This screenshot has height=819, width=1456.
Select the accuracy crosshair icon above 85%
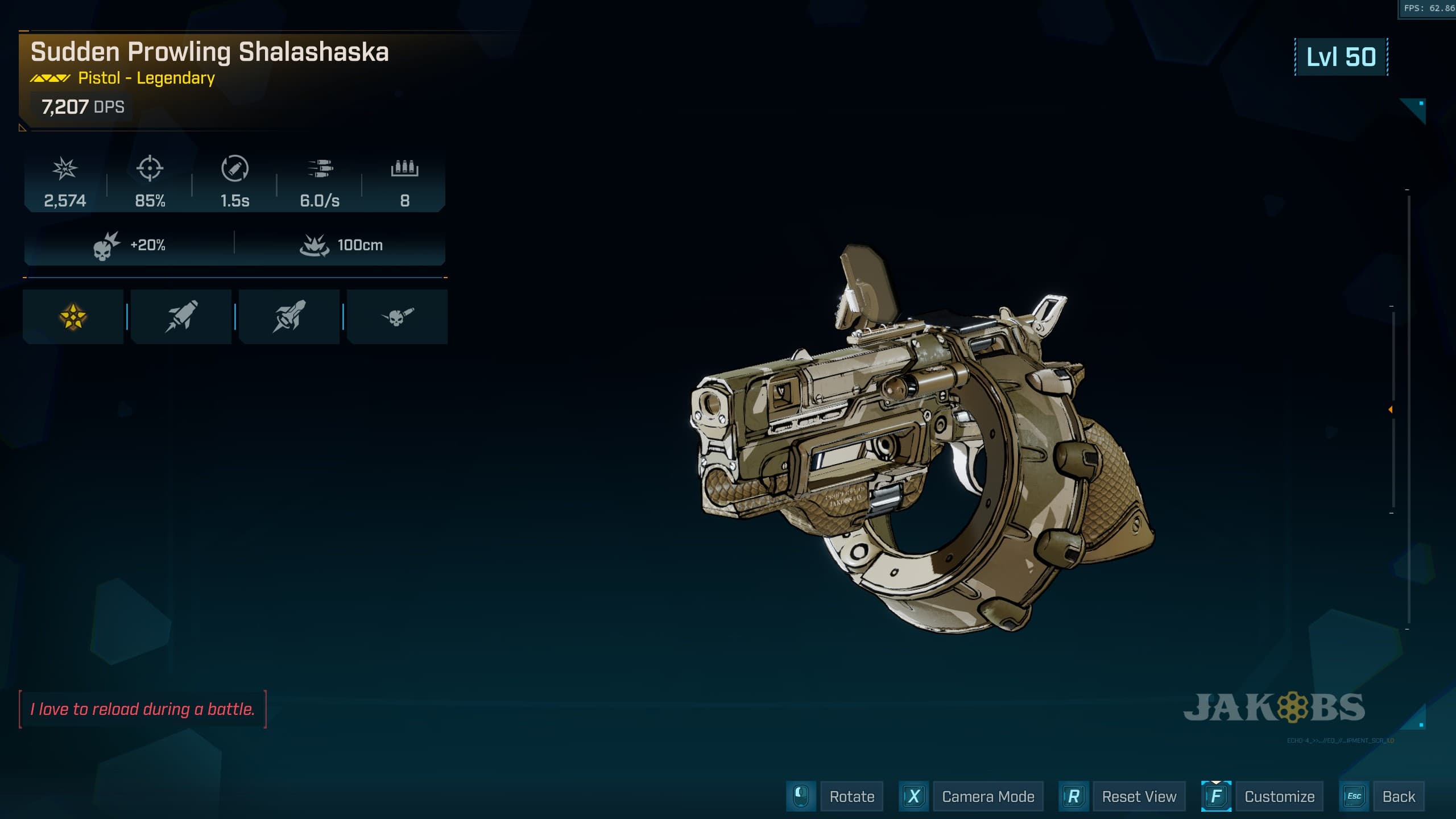coord(150,169)
